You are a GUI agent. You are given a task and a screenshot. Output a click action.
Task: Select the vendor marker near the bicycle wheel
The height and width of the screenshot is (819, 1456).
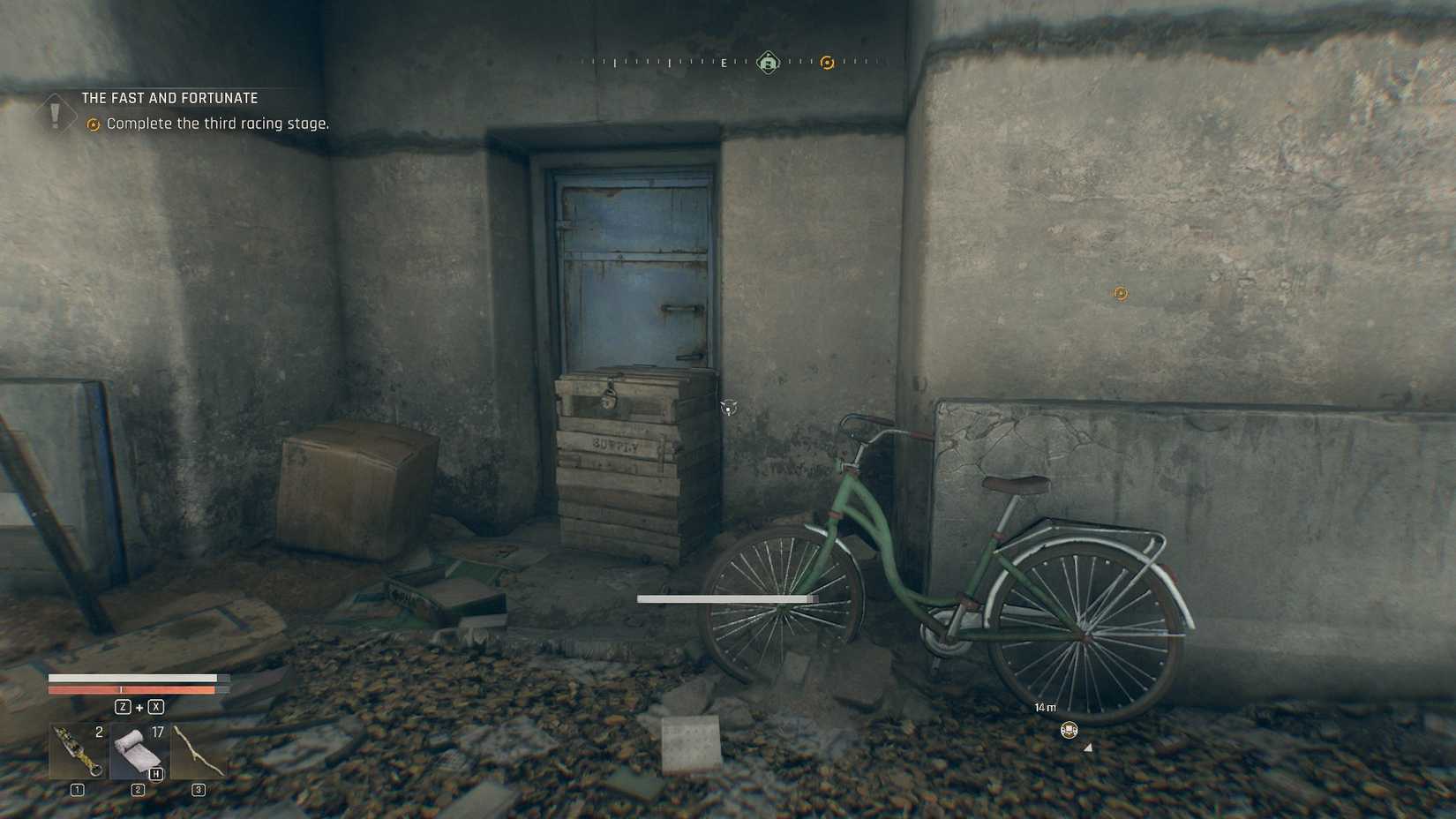pos(1069,731)
